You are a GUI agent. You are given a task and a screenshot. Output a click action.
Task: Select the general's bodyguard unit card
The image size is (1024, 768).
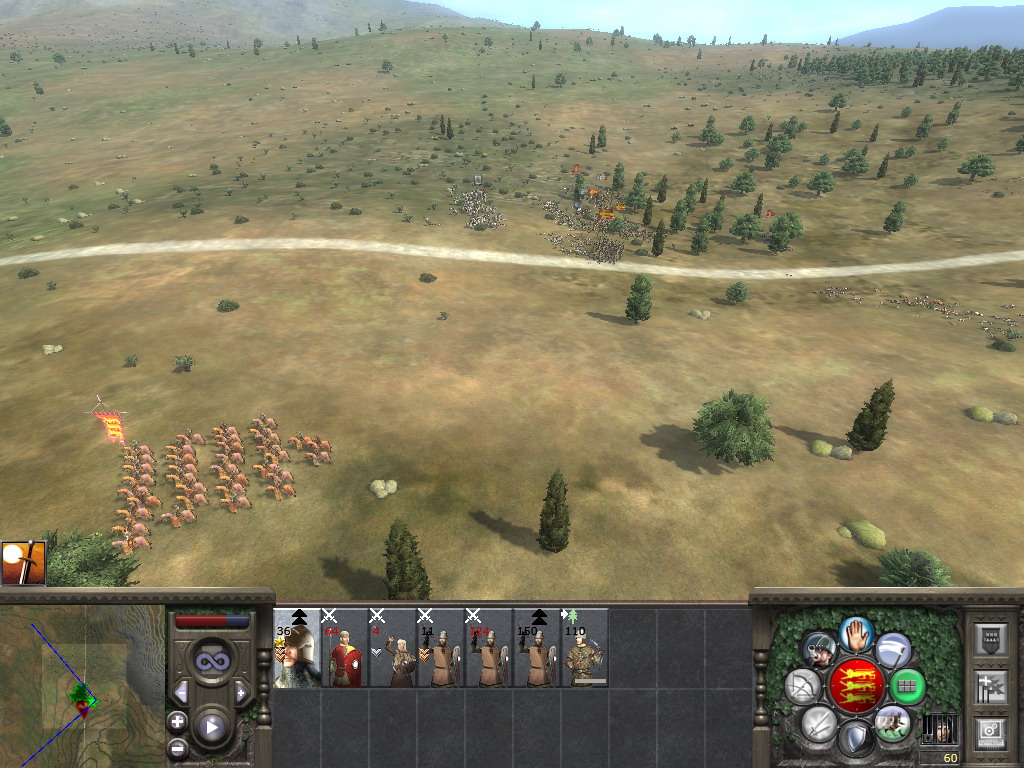click(297, 648)
